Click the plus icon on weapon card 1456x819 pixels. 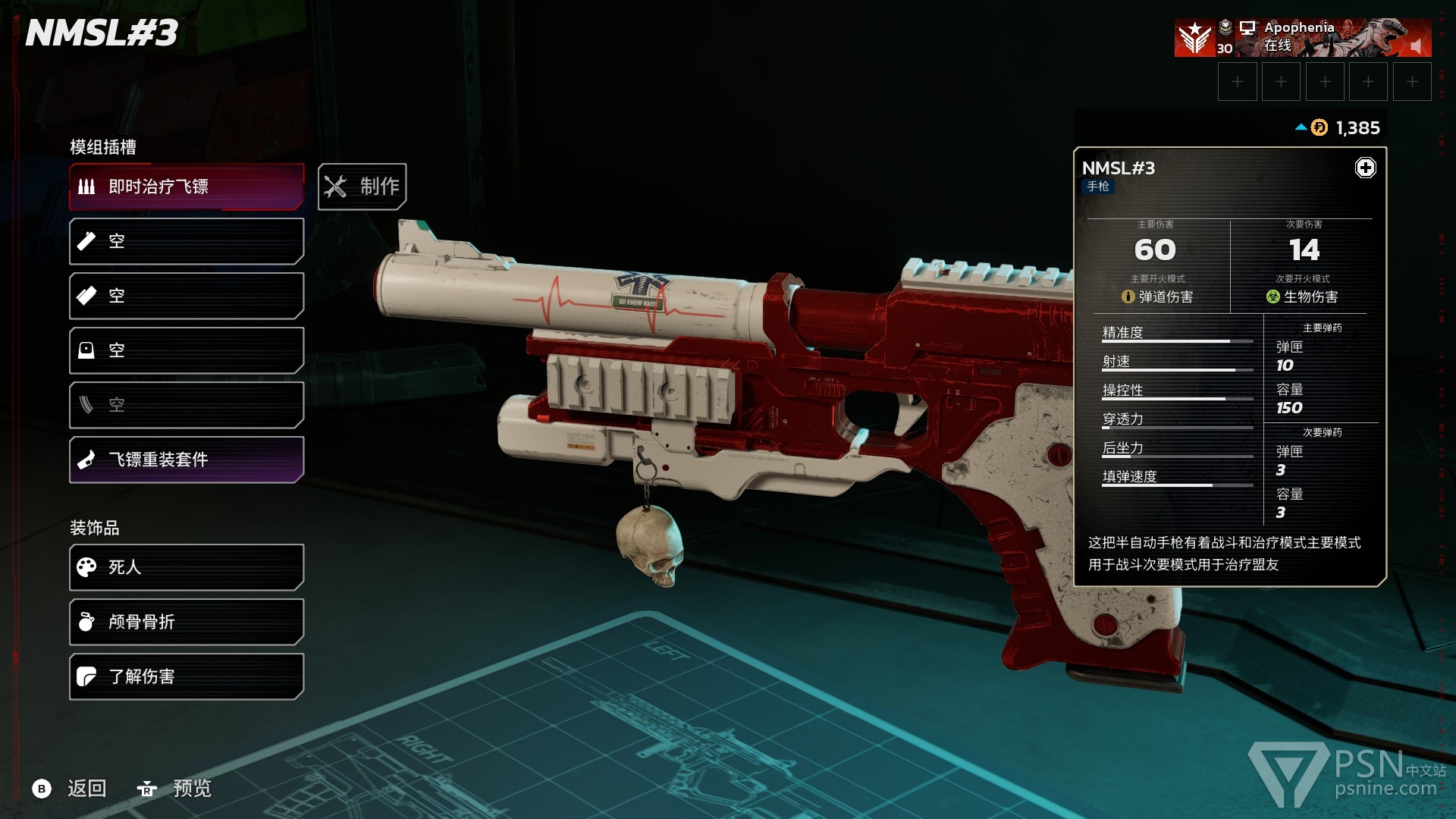click(1365, 168)
